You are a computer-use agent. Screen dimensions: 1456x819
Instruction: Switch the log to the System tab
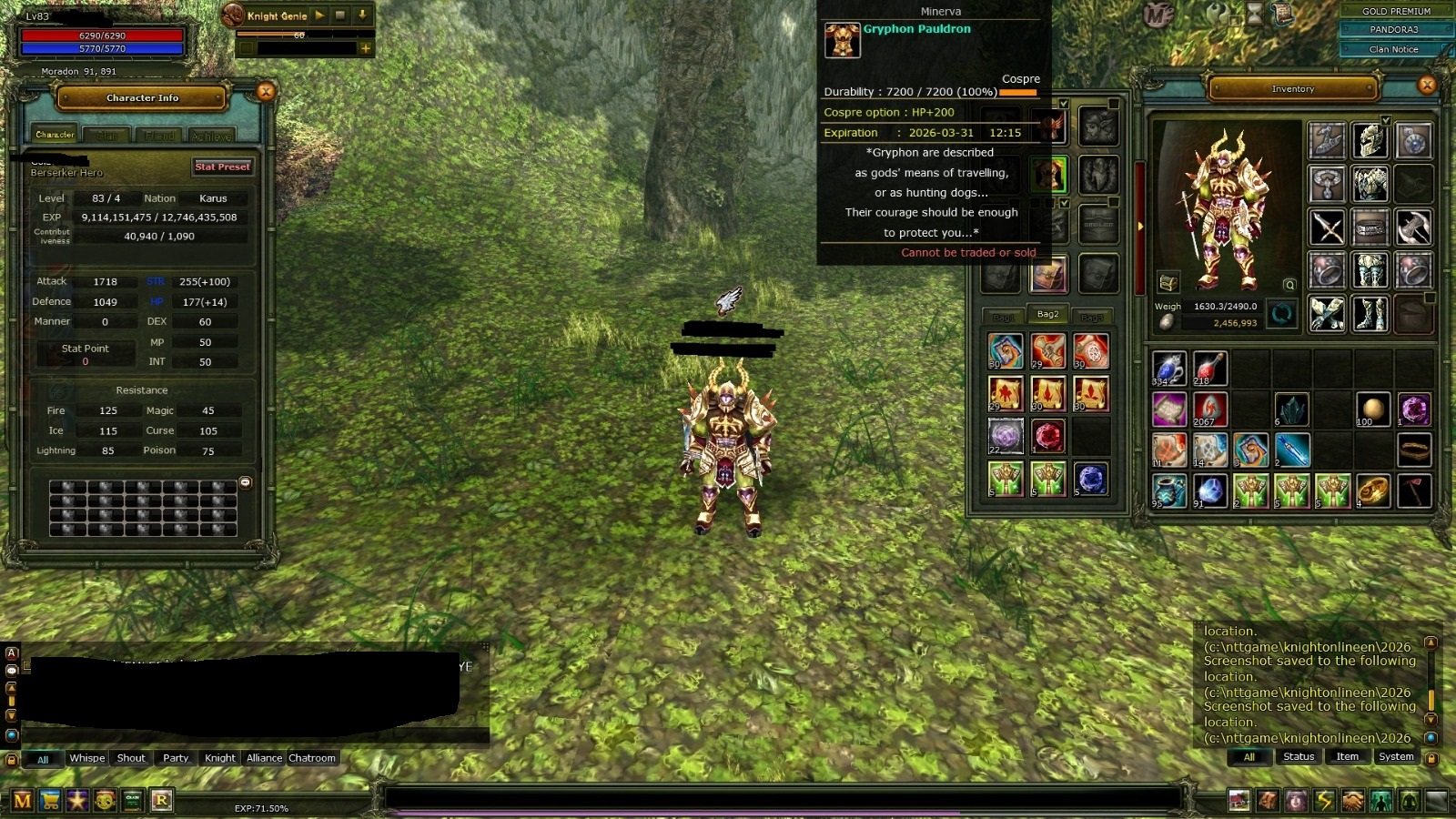pos(1396,757)
